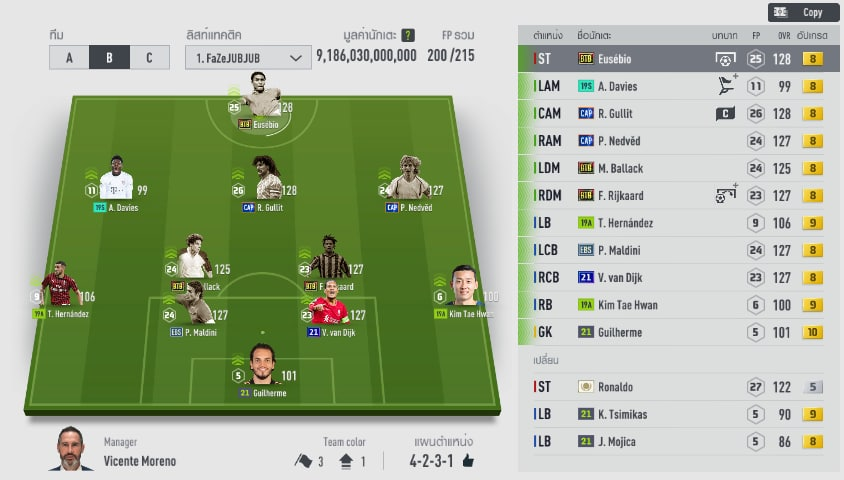The image size is (844, 480).
Task: Switch to team A tab
Action: click(x=69, y=57)
